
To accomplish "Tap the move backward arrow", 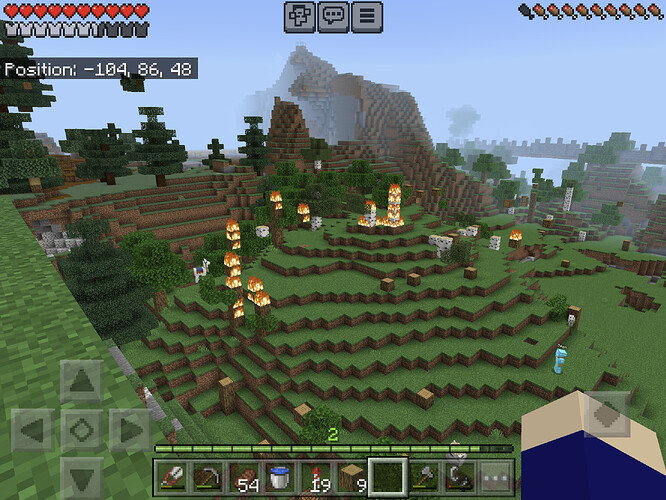I will (81, 476).
